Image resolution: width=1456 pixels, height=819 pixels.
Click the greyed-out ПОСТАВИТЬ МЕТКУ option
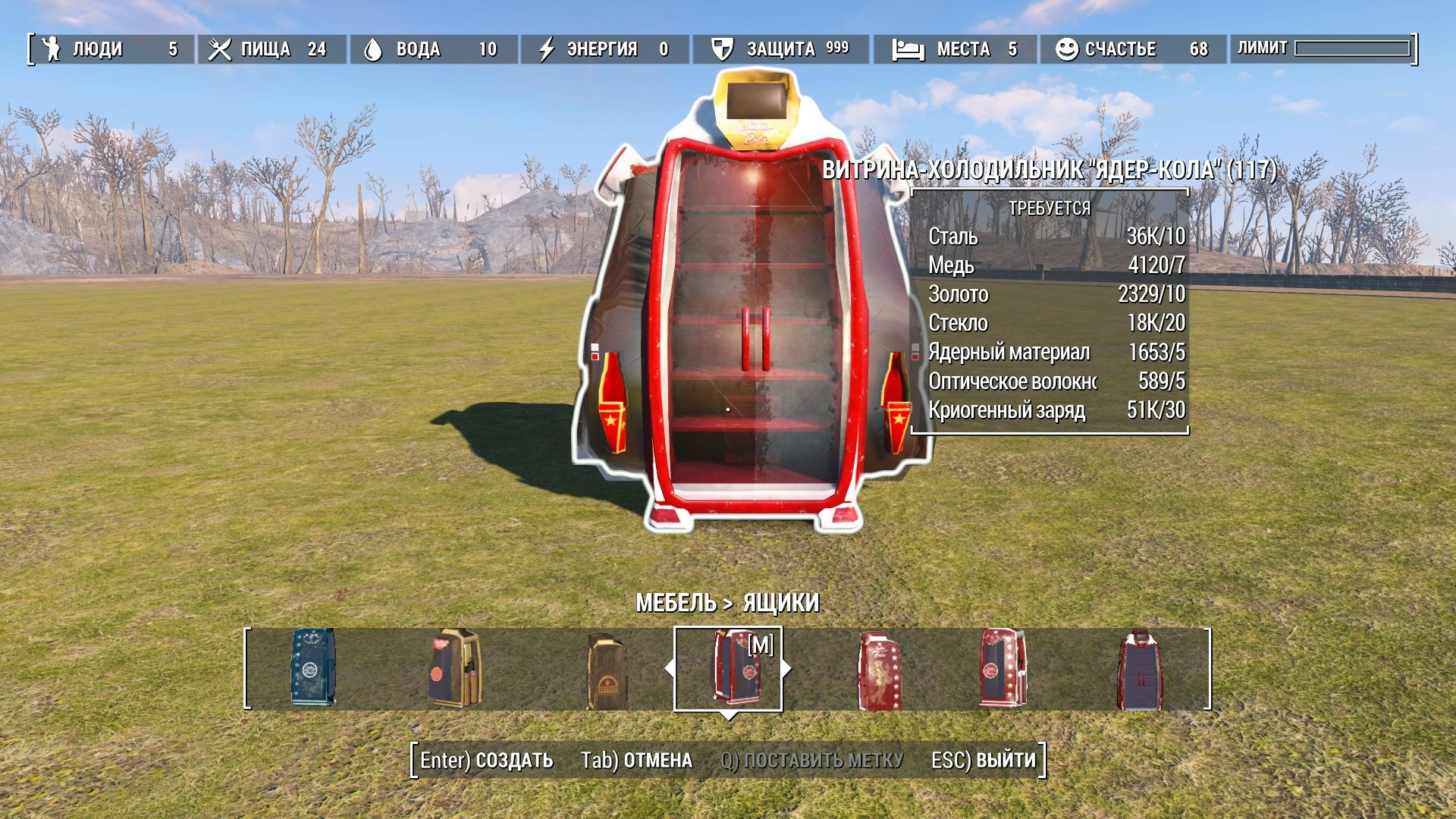[x=811, y=760]
